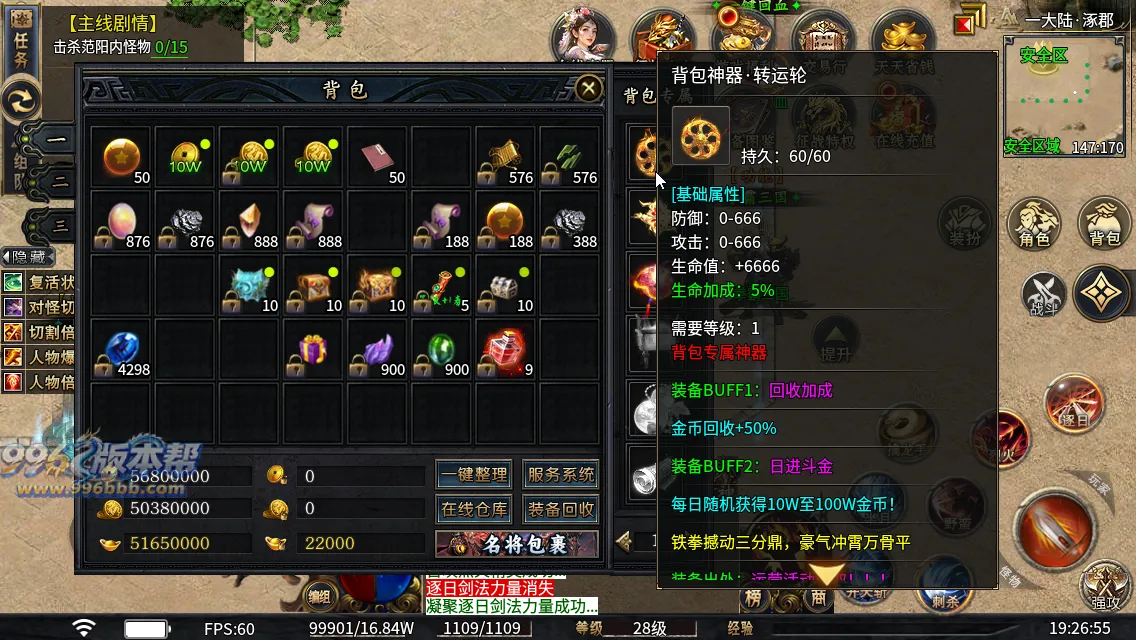Select the purple gift box item
The image size is (1136, 640).
click(313, 350)
